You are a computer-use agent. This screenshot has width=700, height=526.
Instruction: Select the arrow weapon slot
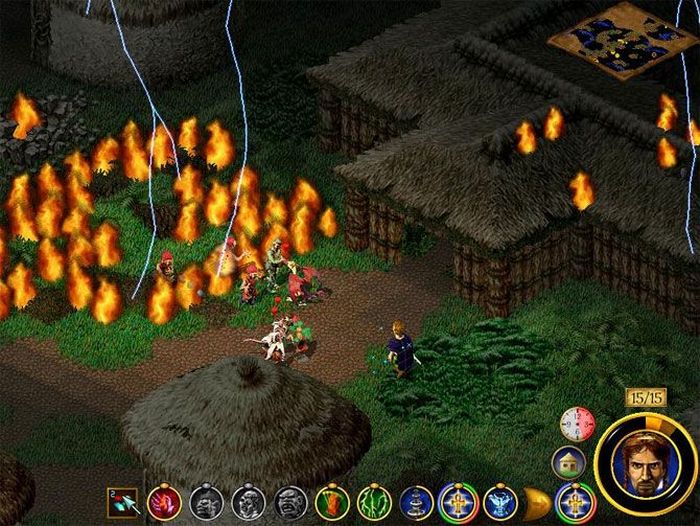(126, 499)
